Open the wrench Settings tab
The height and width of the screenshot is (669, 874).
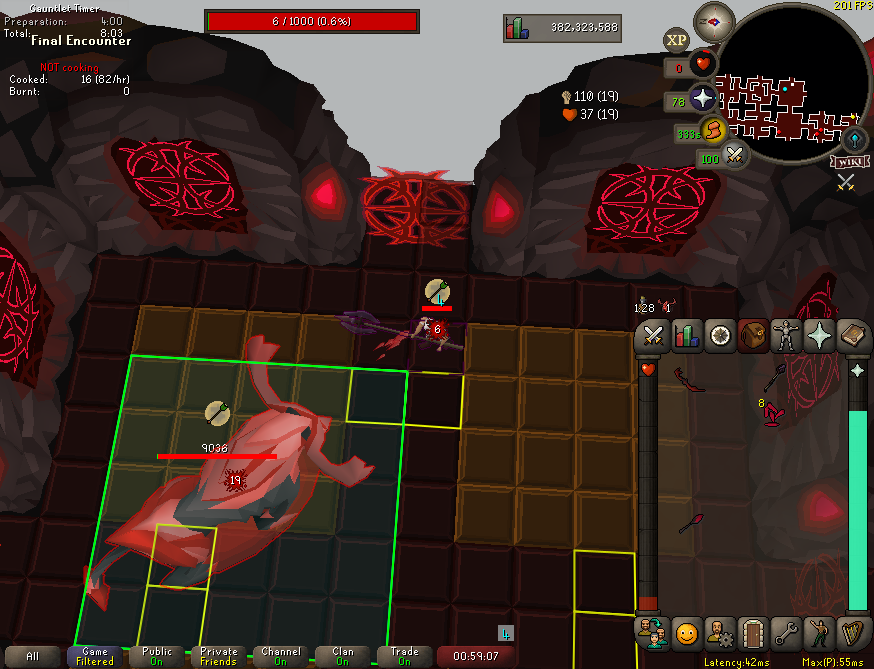click(x=786, y=633)
